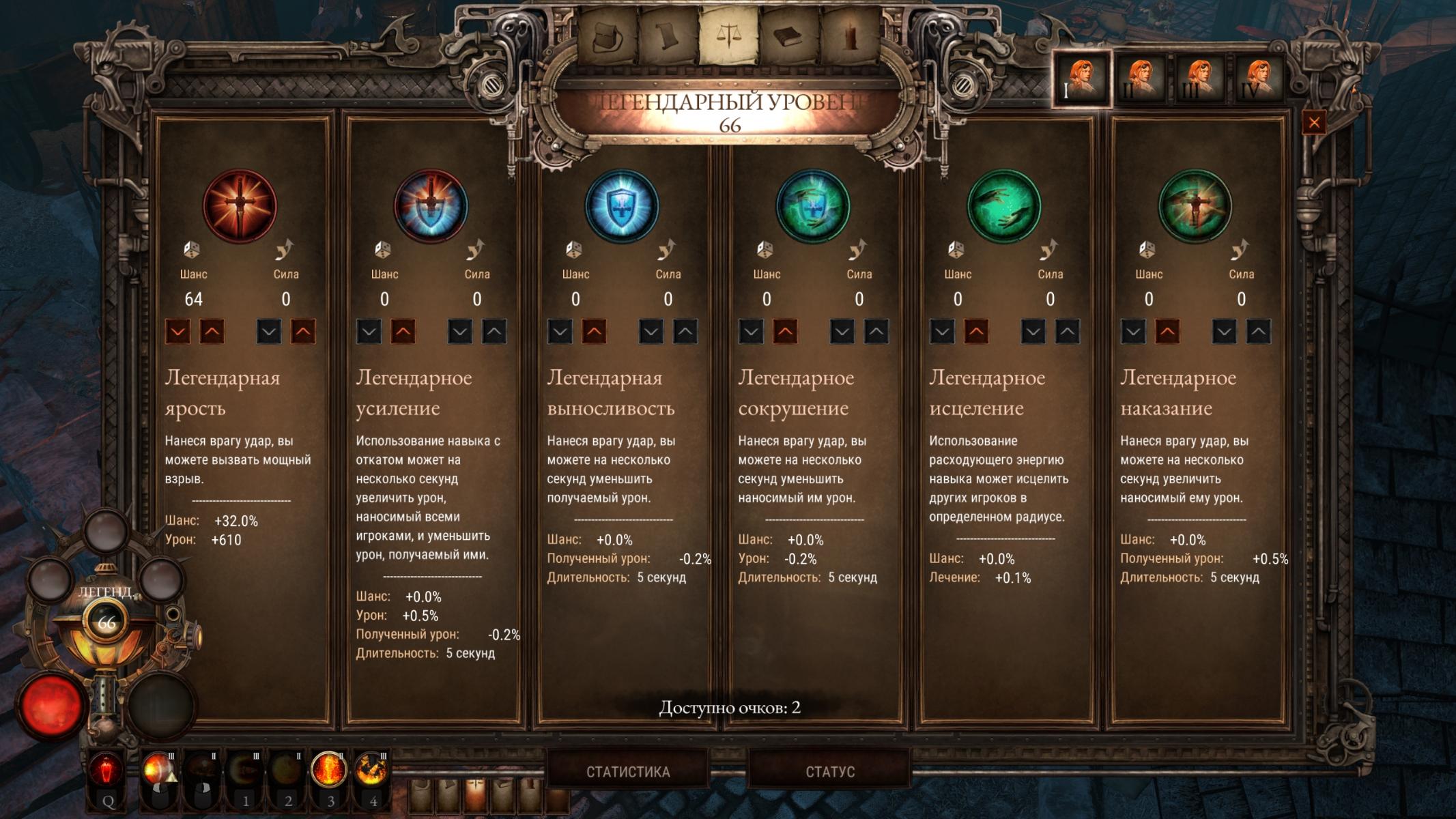Increase Шанс for Легендарное наказание
The width and height of the screenshot is (1456, 819).
(x=1167, y=332)
